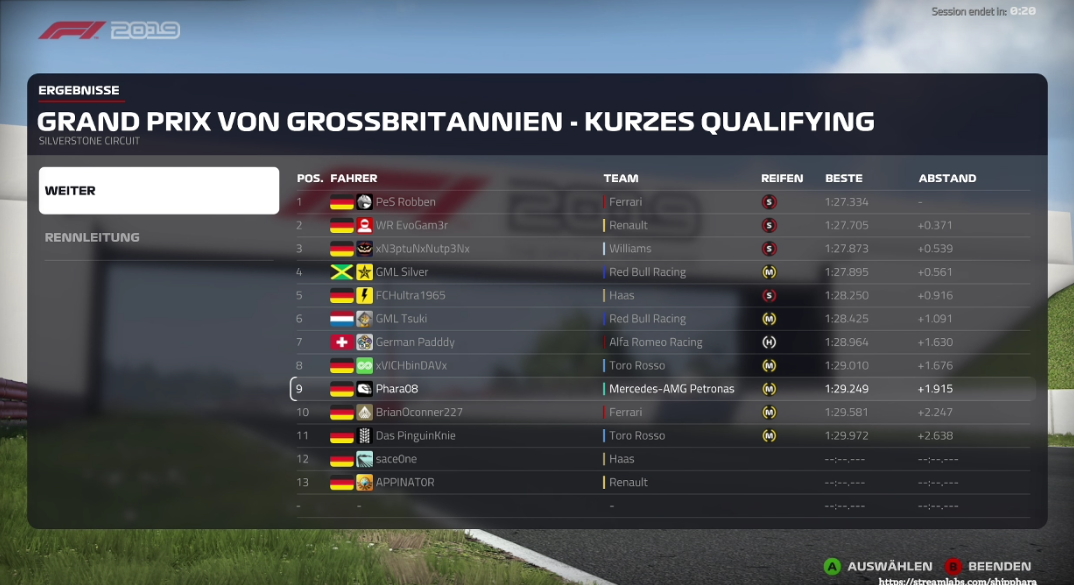
Task: Click the xVICHbinDAVx driver row
Action: (x=411, y=365)
